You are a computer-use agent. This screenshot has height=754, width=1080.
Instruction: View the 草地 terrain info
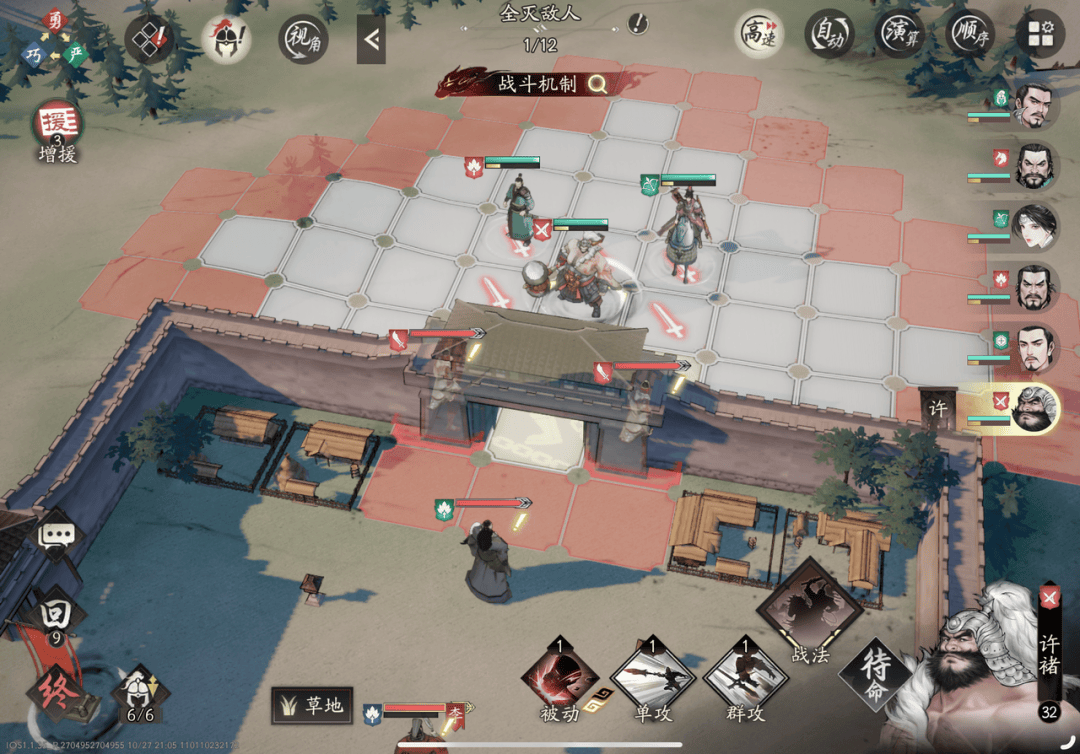[x=311, y=706]
